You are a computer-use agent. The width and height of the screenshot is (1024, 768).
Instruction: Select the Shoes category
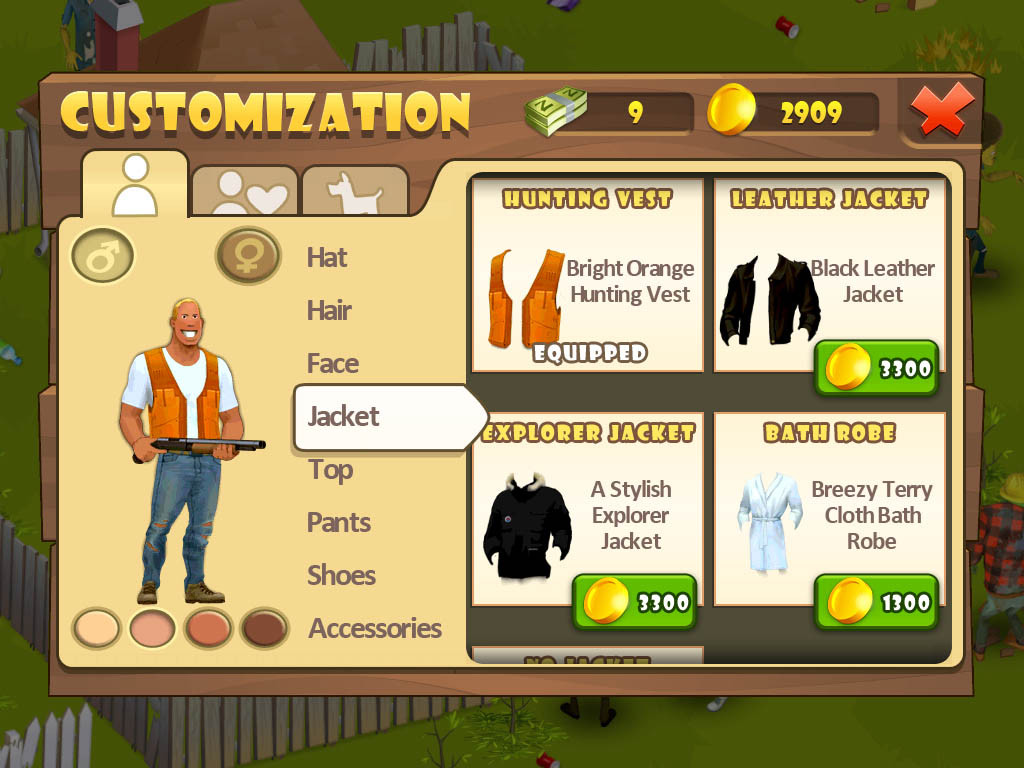[341, 576]
